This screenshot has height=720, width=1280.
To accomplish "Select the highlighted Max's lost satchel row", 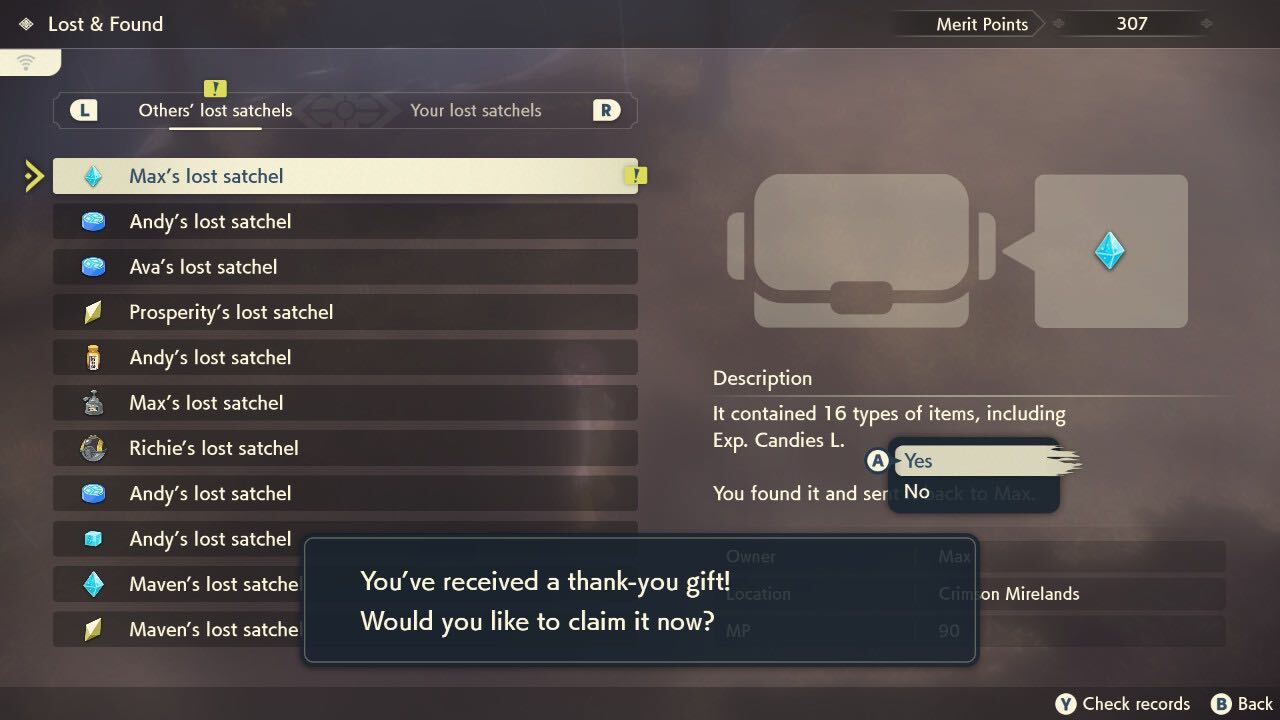I will [344, 176].
